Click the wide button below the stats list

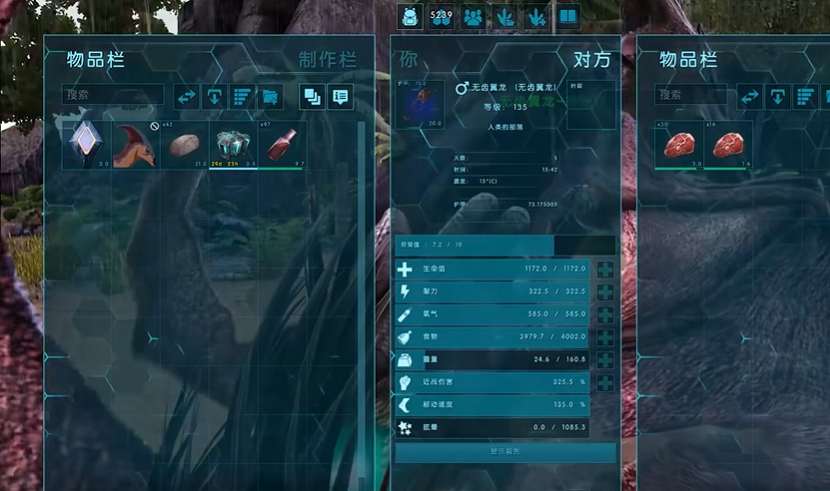click(505, 452)
